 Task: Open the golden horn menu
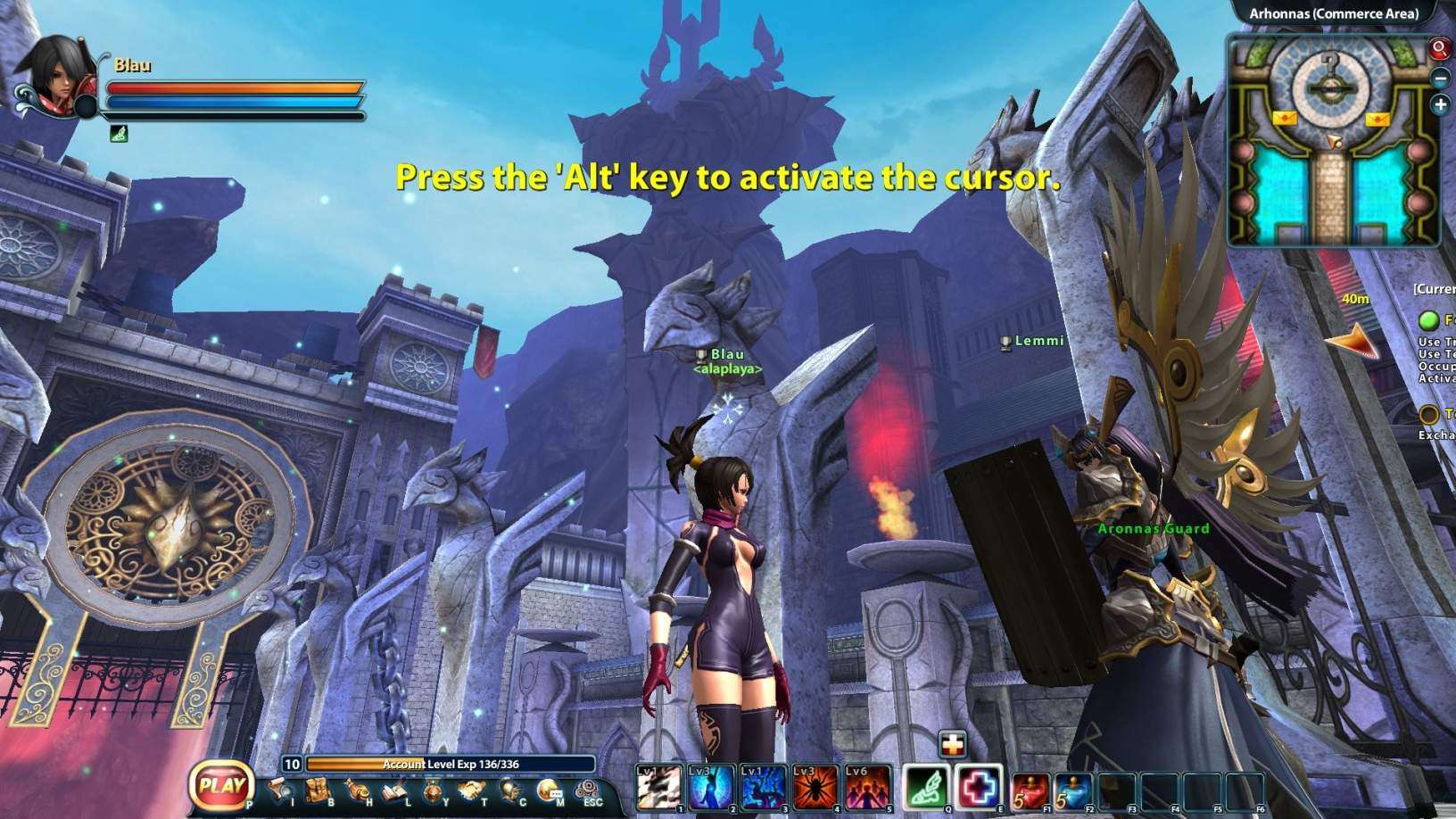coord(359,790)
